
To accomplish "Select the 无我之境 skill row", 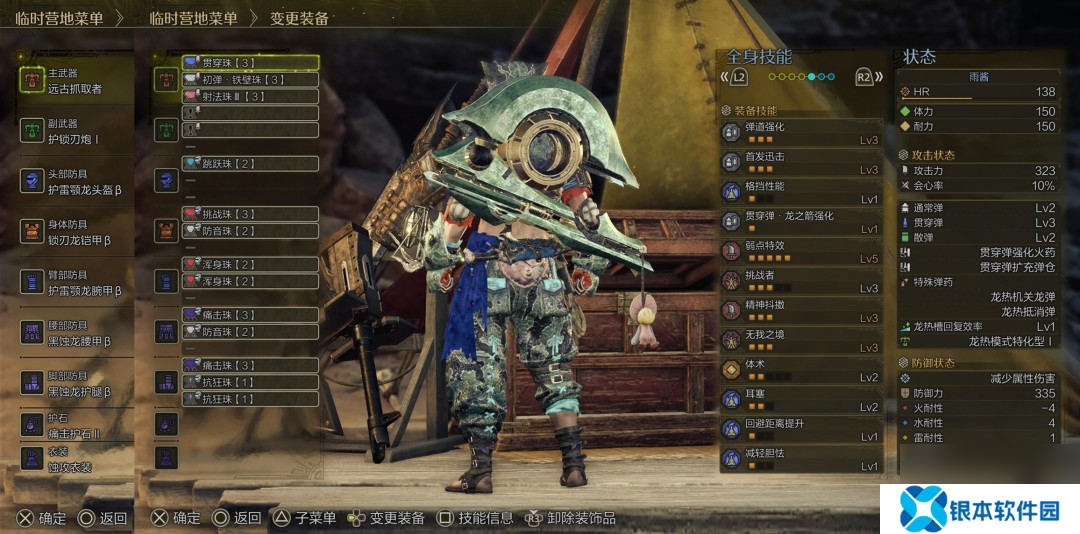I will (801, 341).
